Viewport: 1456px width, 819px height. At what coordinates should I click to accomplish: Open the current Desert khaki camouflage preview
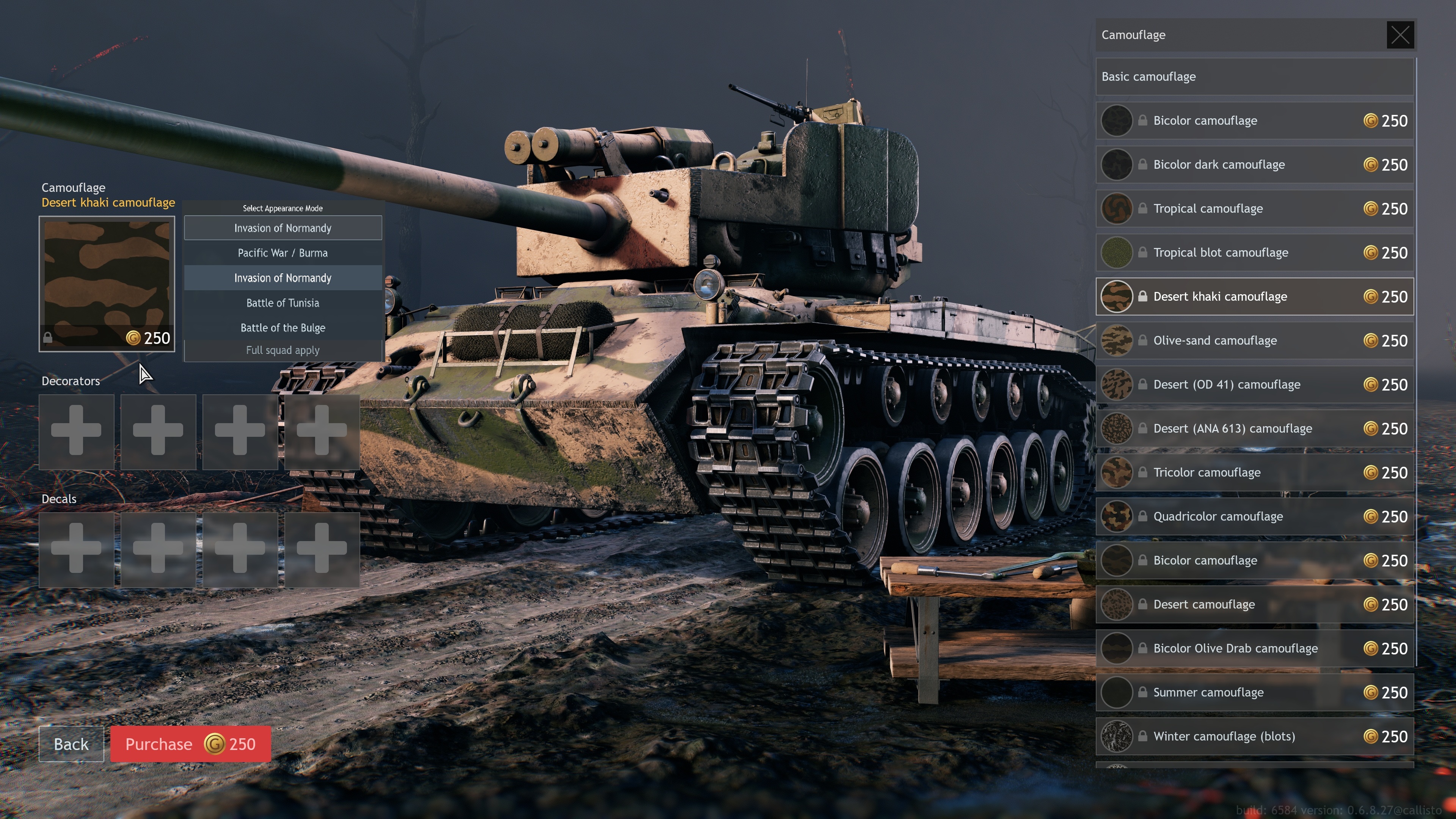[107, 284]
